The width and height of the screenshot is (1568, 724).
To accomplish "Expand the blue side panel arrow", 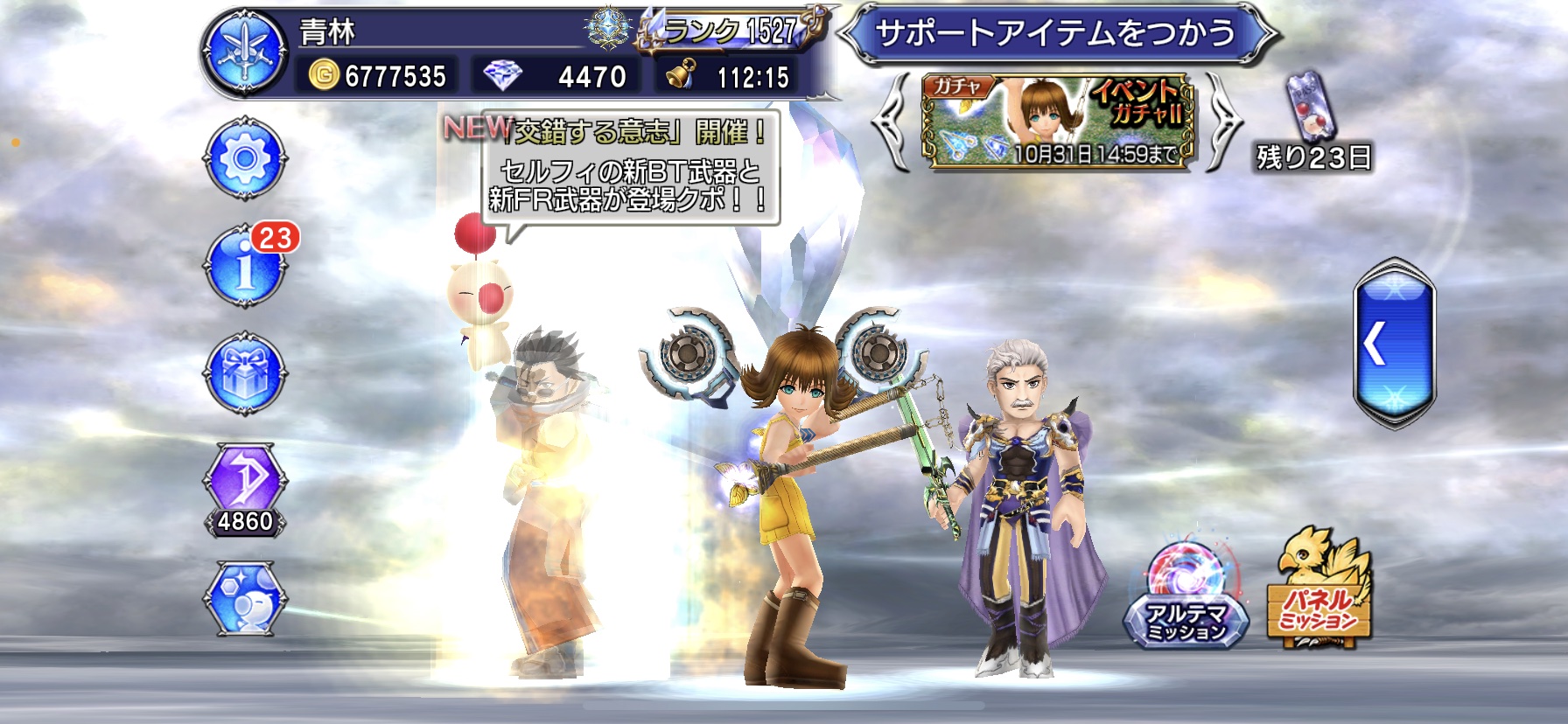I will (1394, 344).
